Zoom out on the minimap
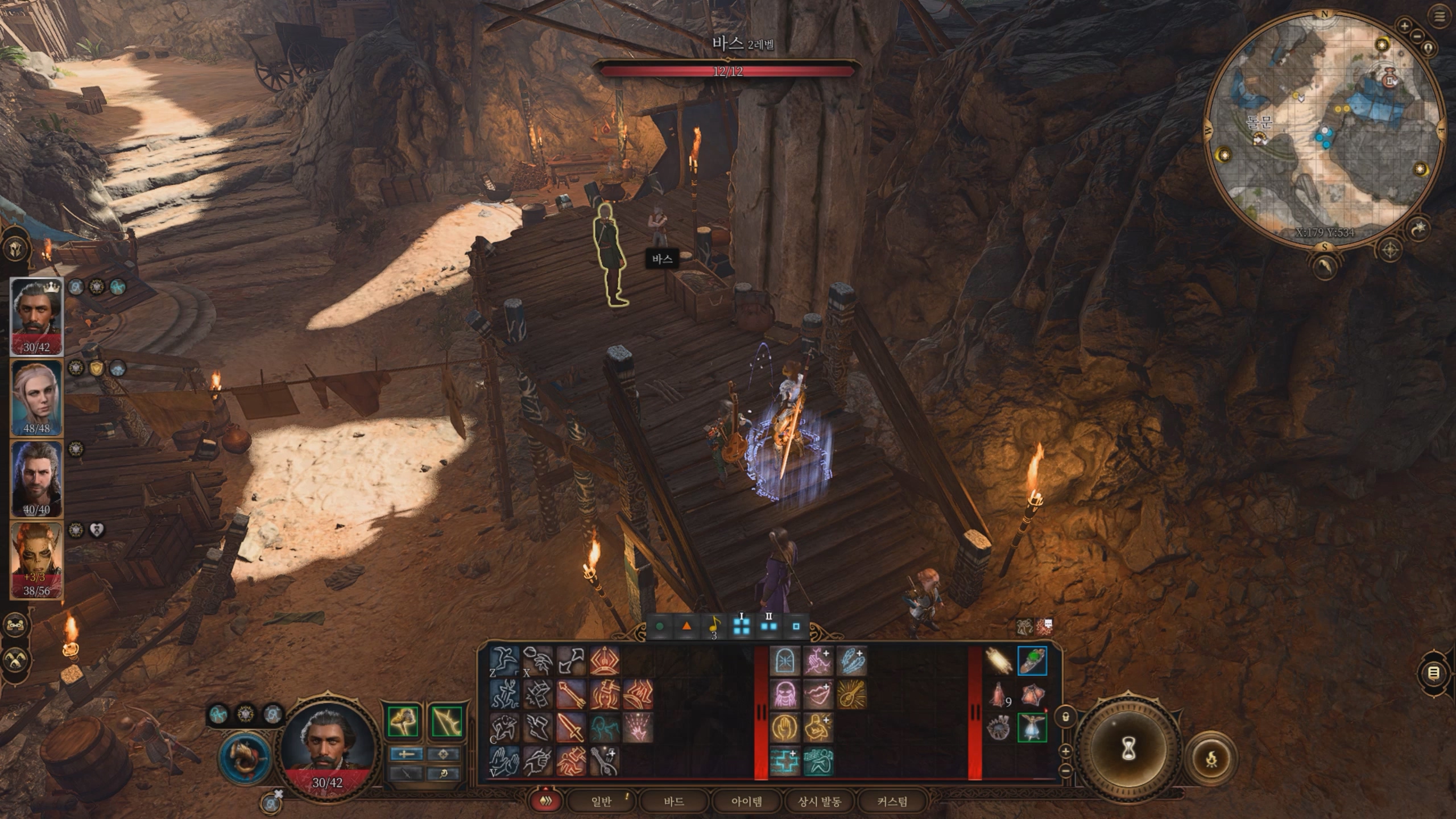This screenshot has width=1456, height=819. (1417, 35)
